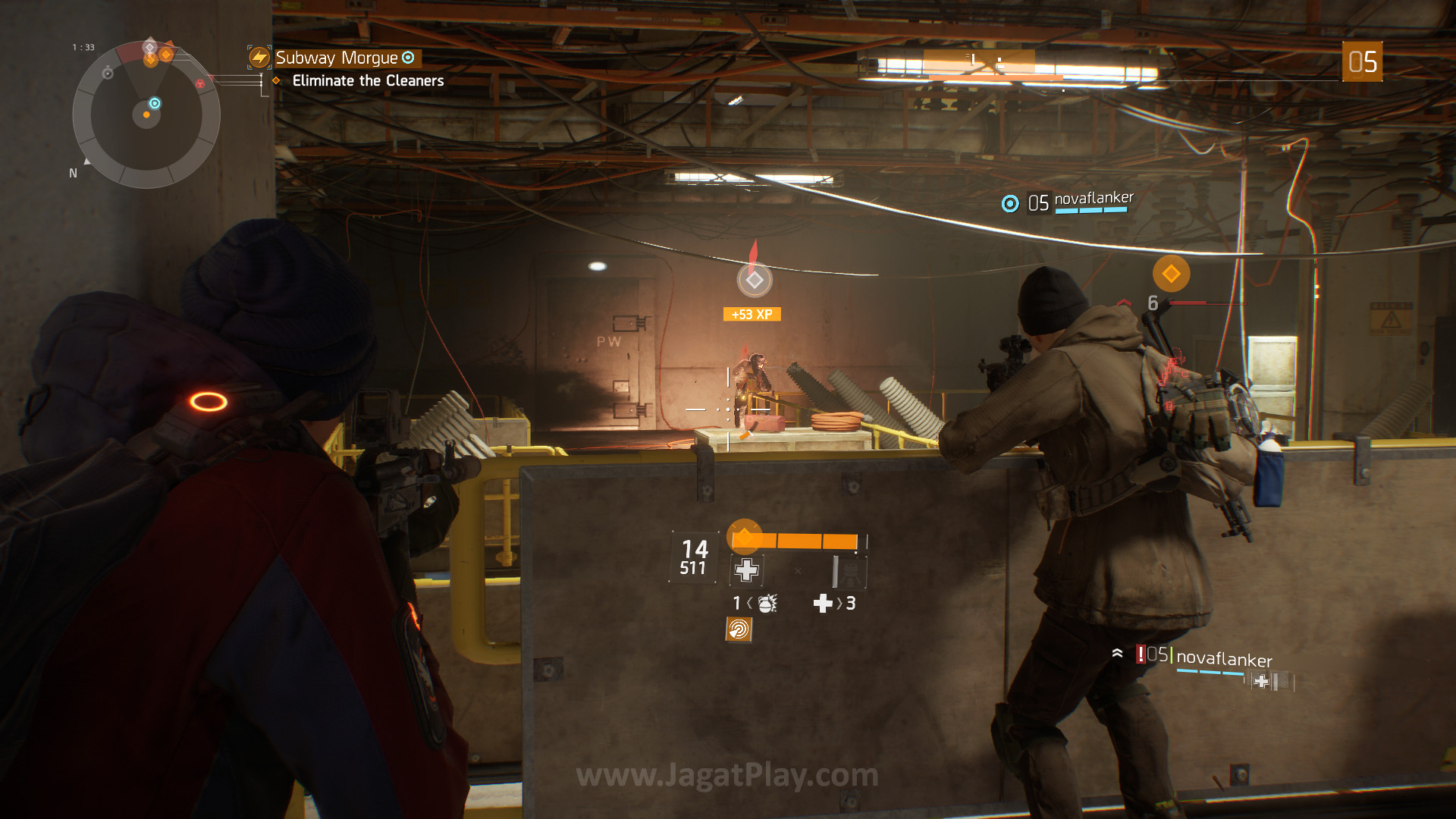Select the Subway Morgue mission tracker
1456x819 pixels.
pyautogui.click(x=336, y=58)
